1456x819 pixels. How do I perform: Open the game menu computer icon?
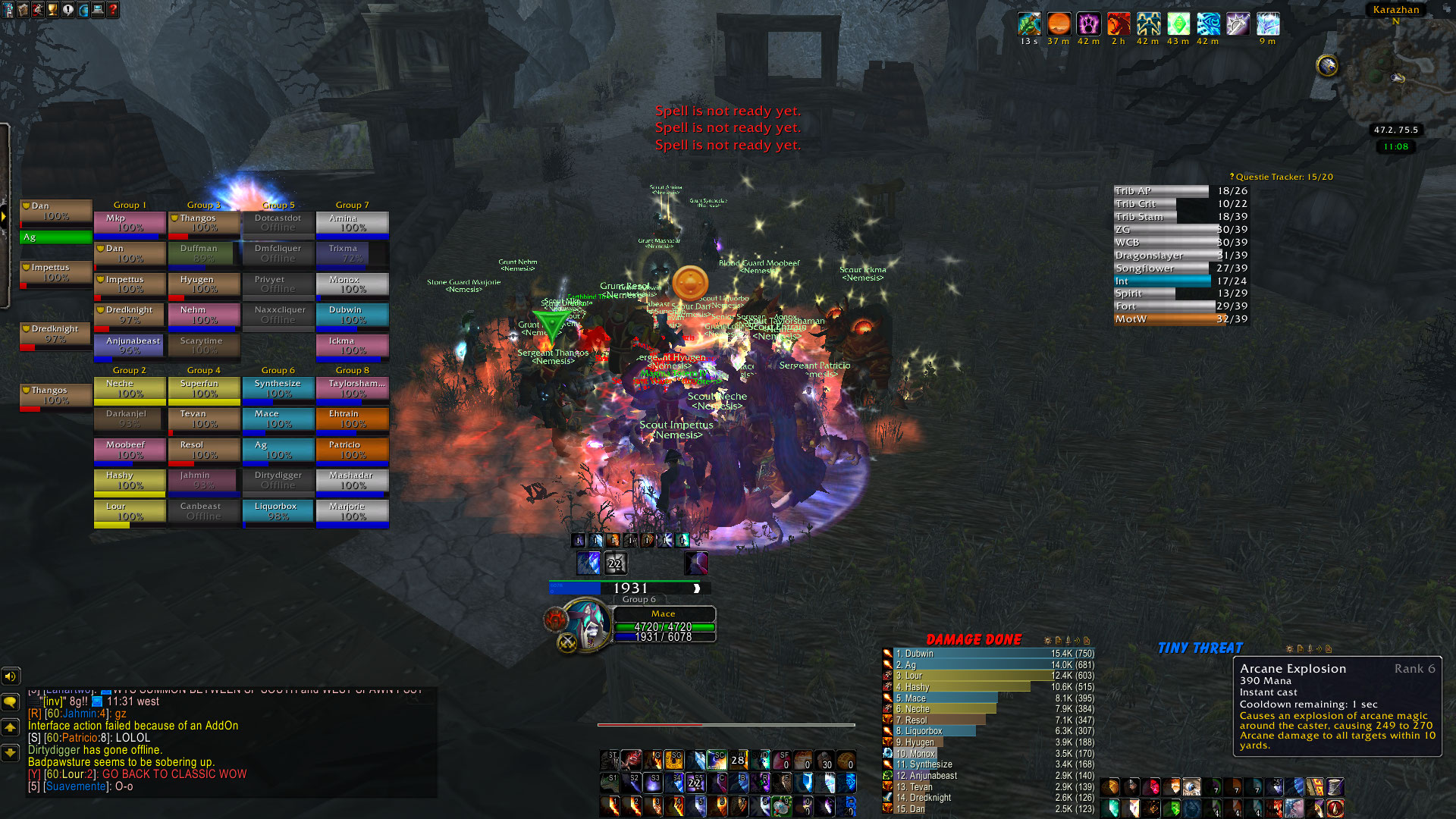pyautogui.click(x=98, y=10)
